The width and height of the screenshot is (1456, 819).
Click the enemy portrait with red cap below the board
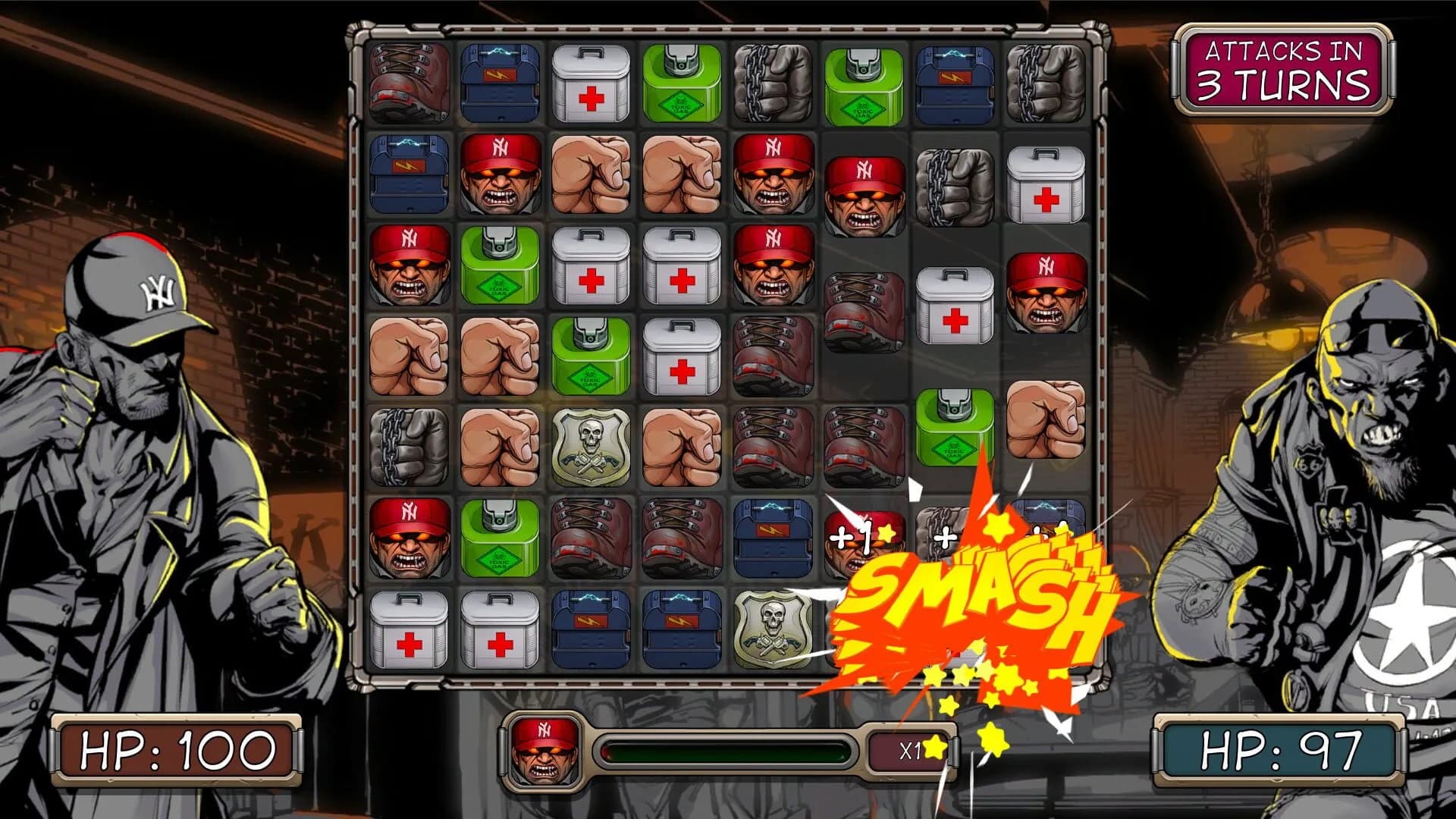(546, 751)
